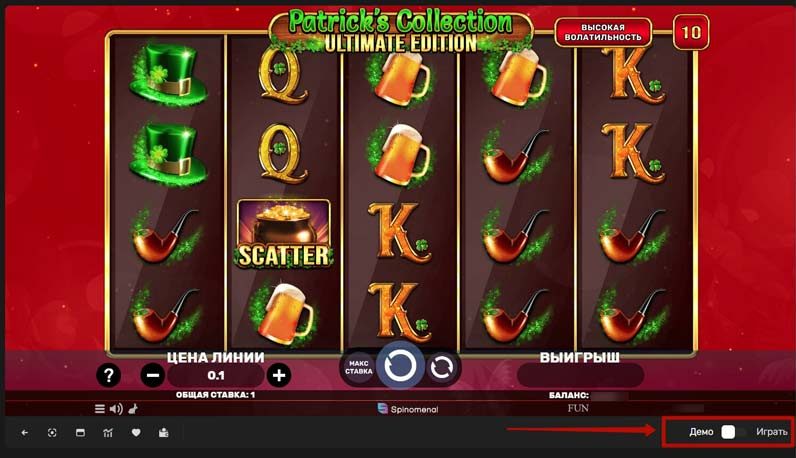The width and height of the screenshot is (796, 458).
Task: Open the statistics chart icon
Action: (x=108, y=432)
